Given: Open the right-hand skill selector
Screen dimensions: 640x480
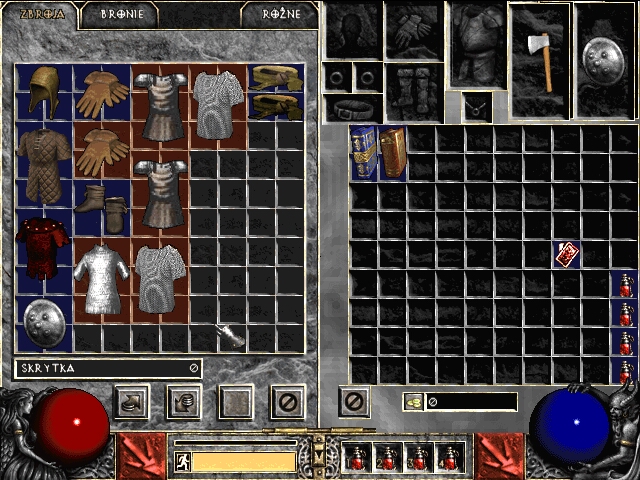Looking at the screenshot, I should tap(499, 455).
